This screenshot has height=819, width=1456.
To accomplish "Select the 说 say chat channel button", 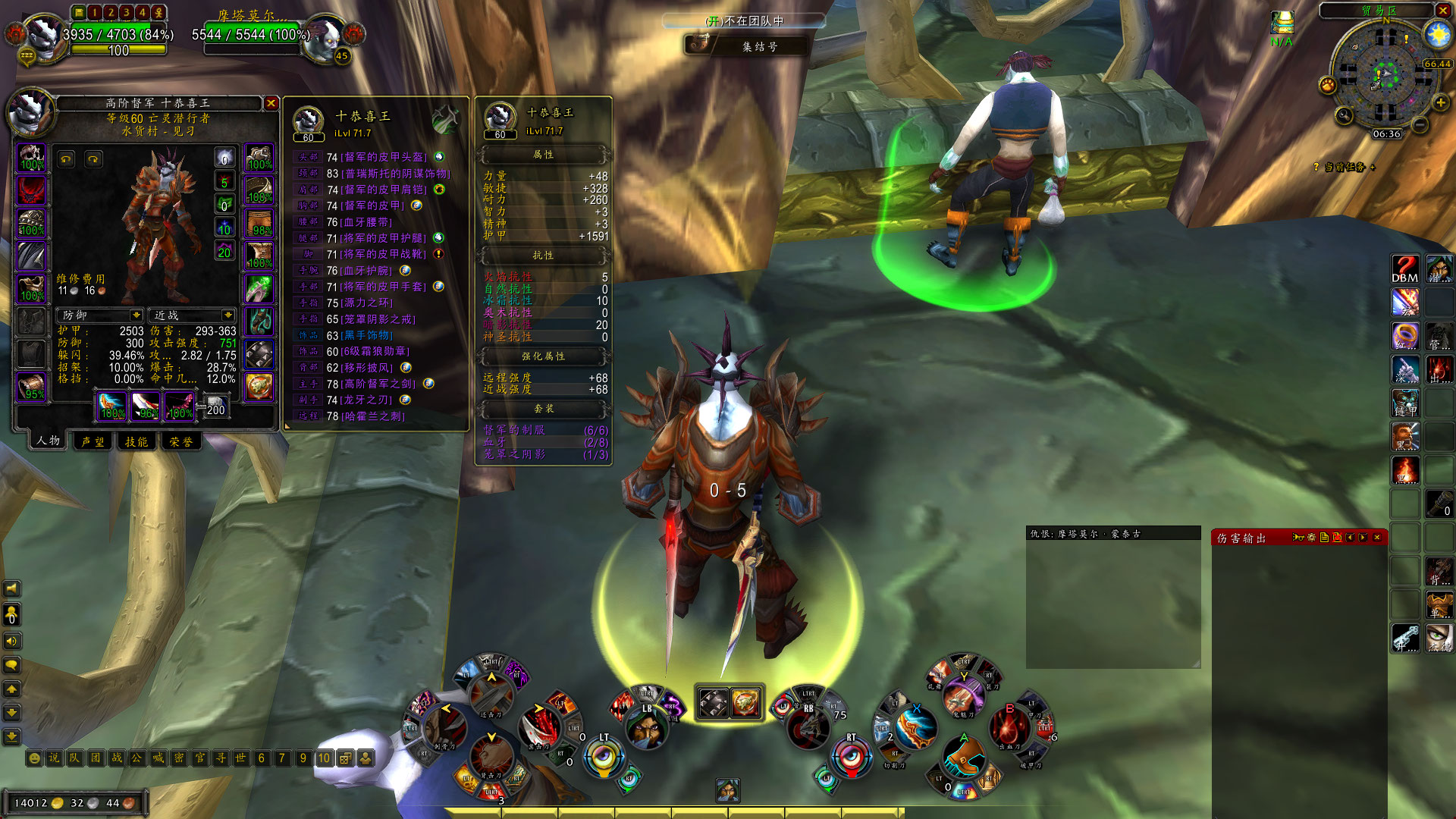I will pyautogui.click(x=54, y=758).
